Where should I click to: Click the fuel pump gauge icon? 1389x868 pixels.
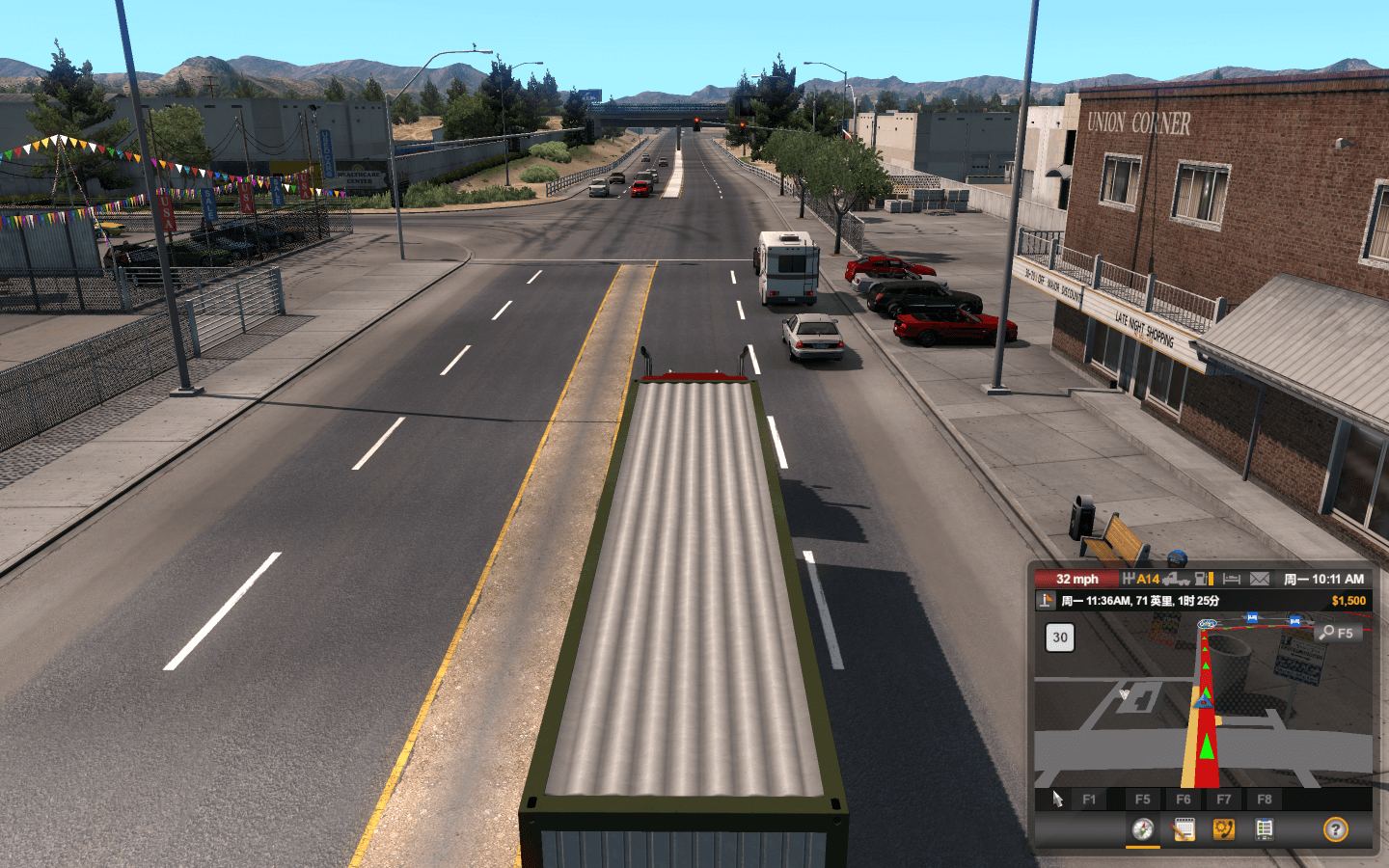[x=1204, y=579]
